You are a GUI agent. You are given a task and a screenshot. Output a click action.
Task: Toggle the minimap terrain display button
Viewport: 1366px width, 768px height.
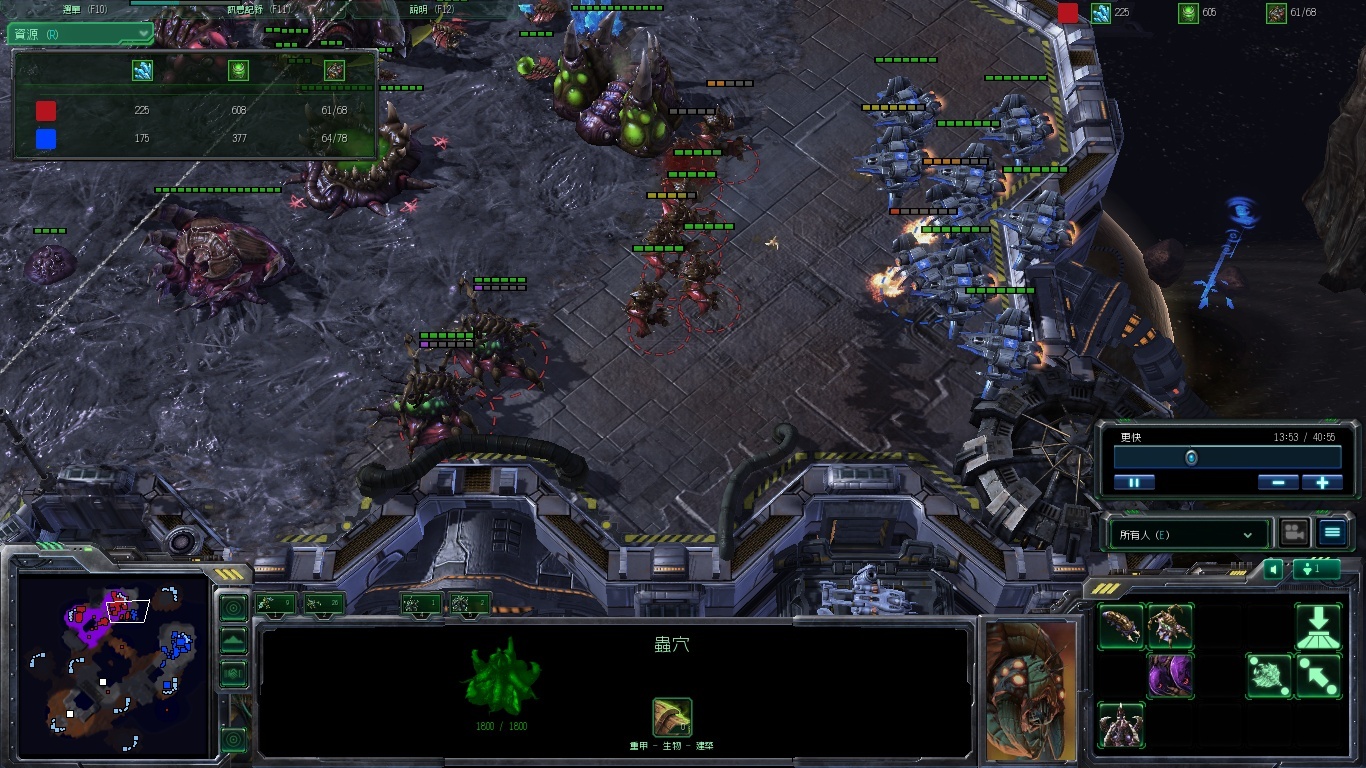pos(233,641)
